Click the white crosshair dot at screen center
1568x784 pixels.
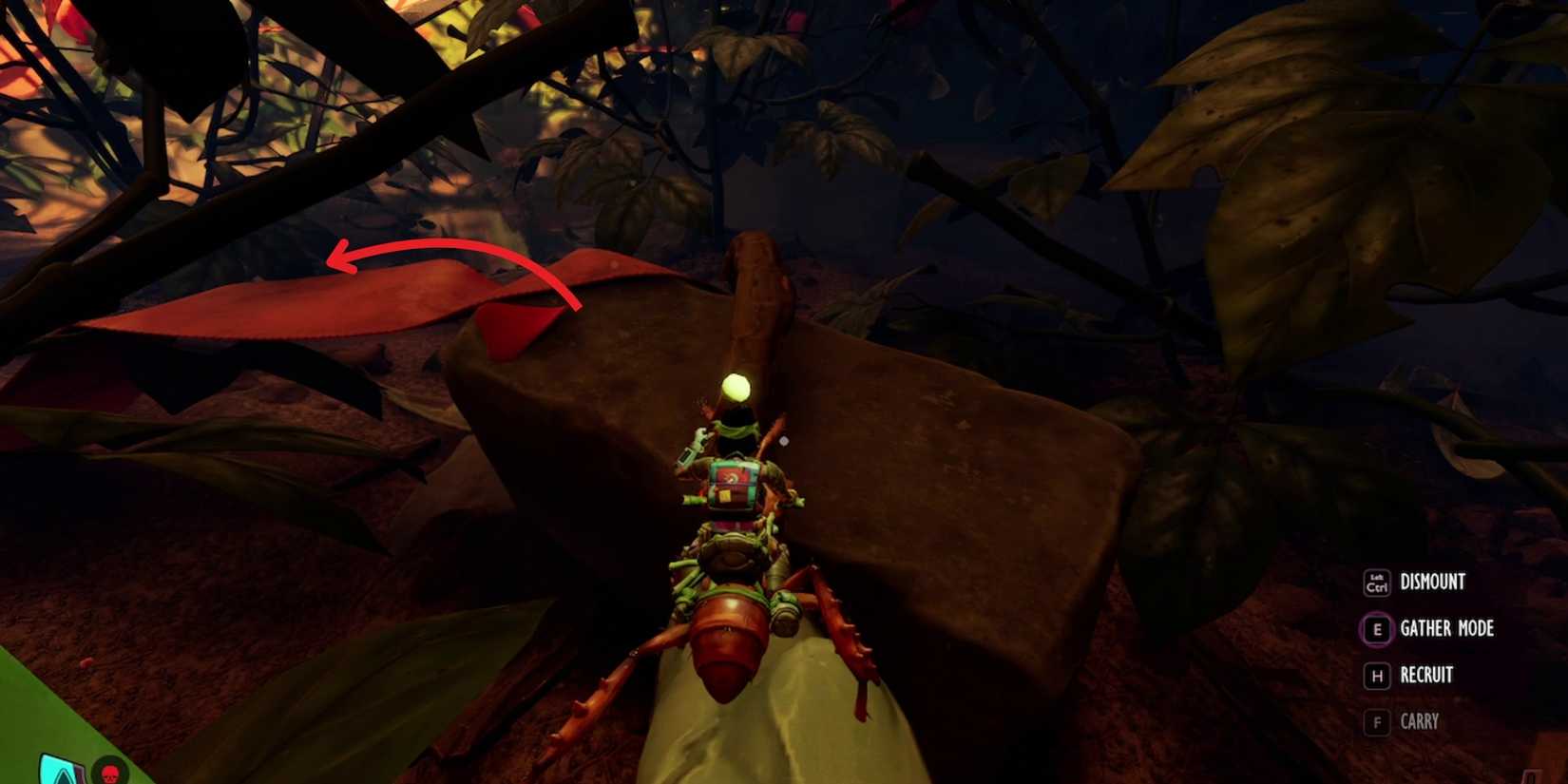(785, 438)
